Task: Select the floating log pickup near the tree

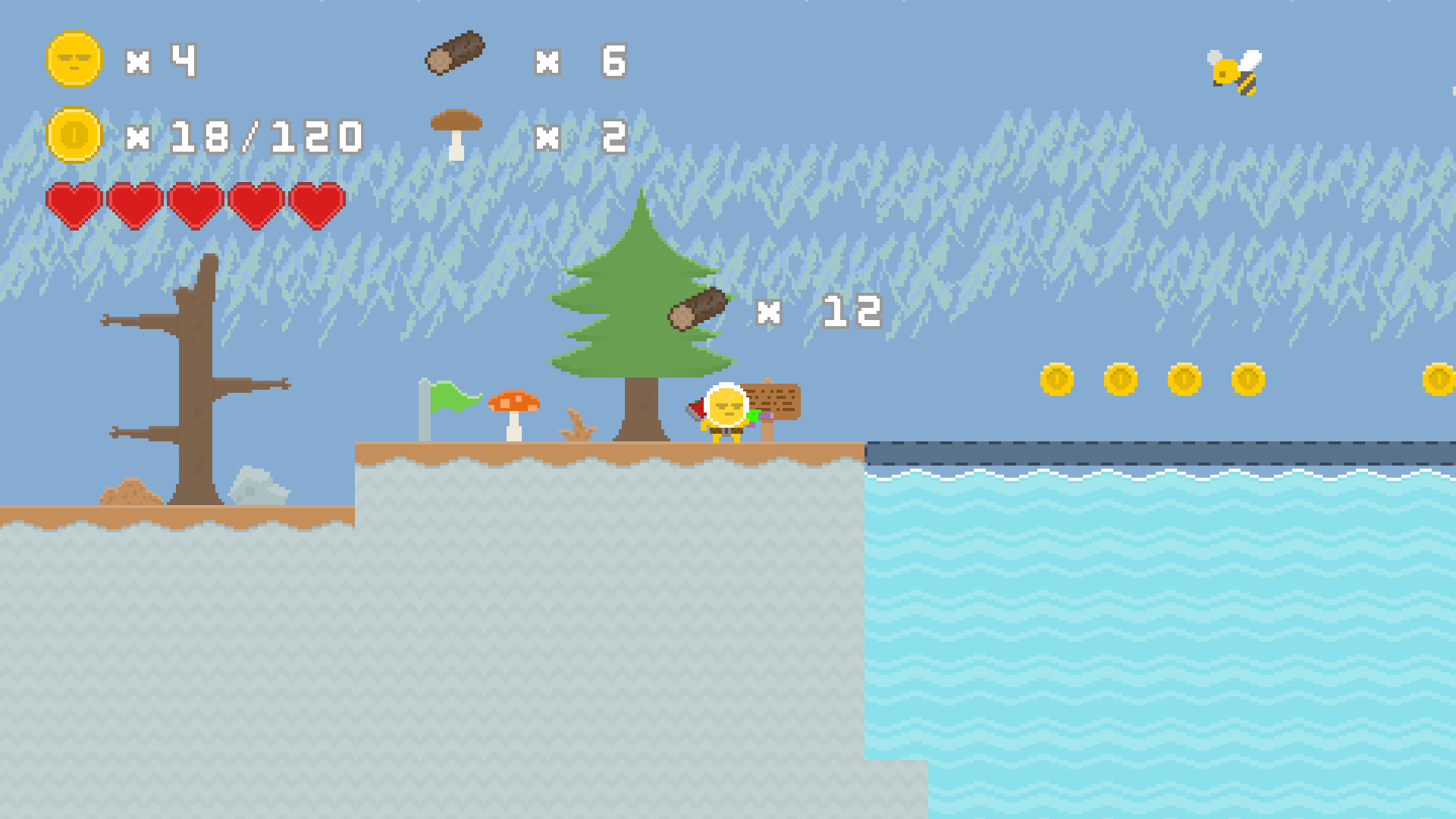Action: (x=697, y=308)
